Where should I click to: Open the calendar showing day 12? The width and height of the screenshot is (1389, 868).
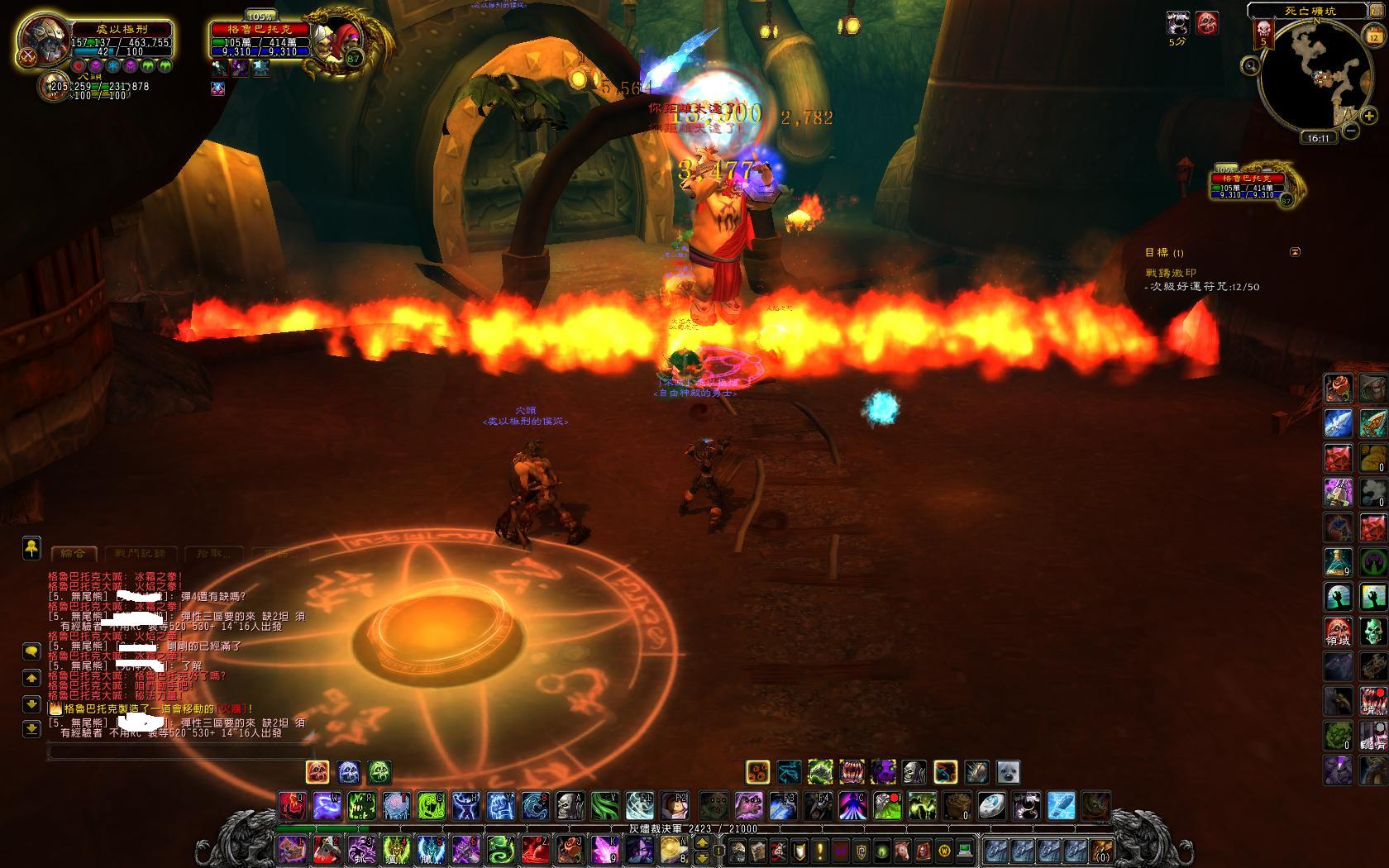coord(1373,37)
